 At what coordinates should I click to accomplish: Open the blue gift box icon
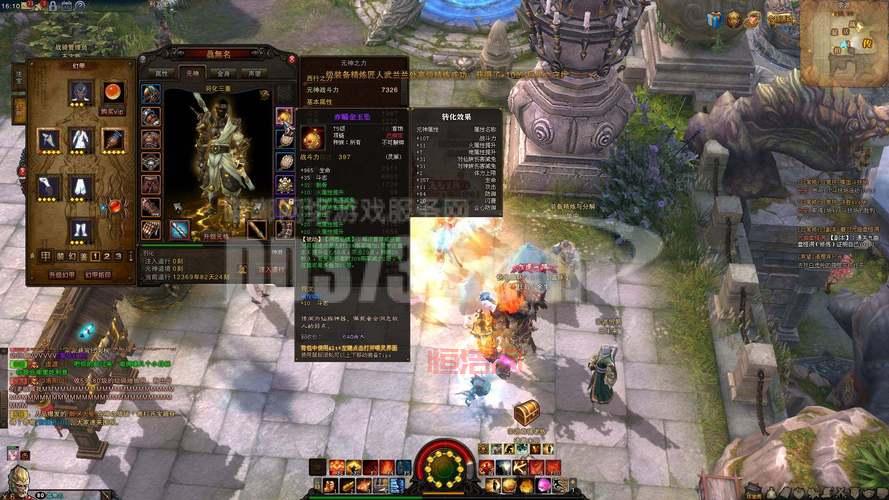point(714,19)
